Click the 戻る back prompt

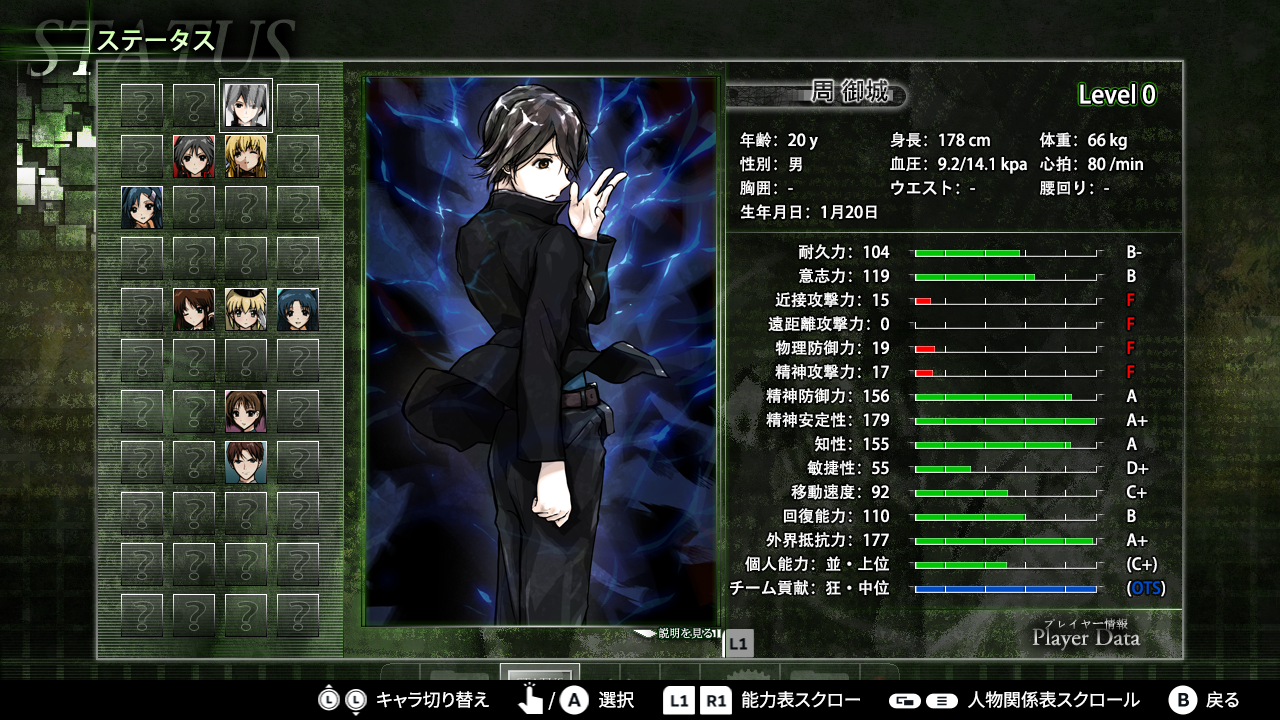(1205, 700)
